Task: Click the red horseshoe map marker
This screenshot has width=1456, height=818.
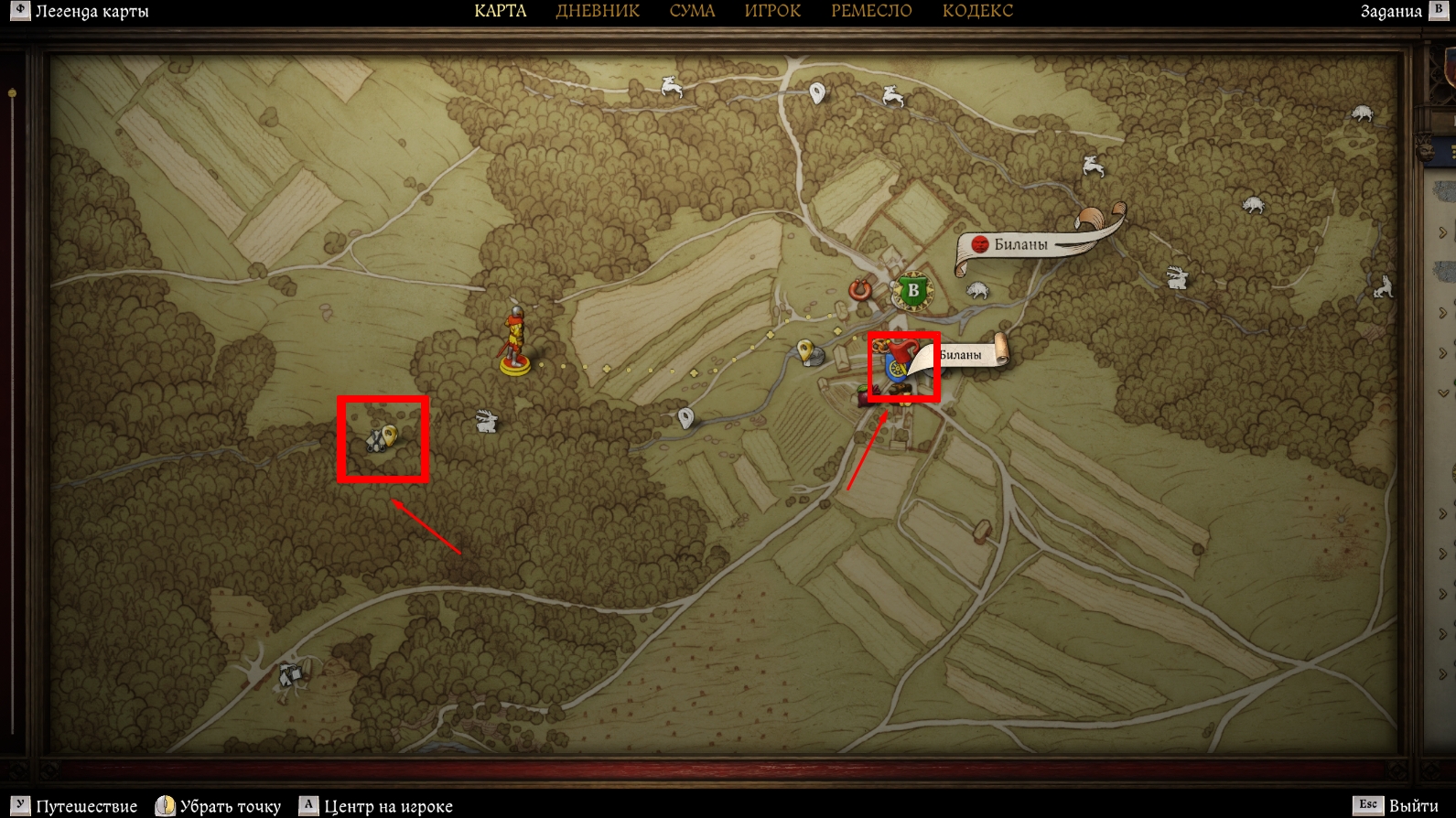Action: (859, 290)
